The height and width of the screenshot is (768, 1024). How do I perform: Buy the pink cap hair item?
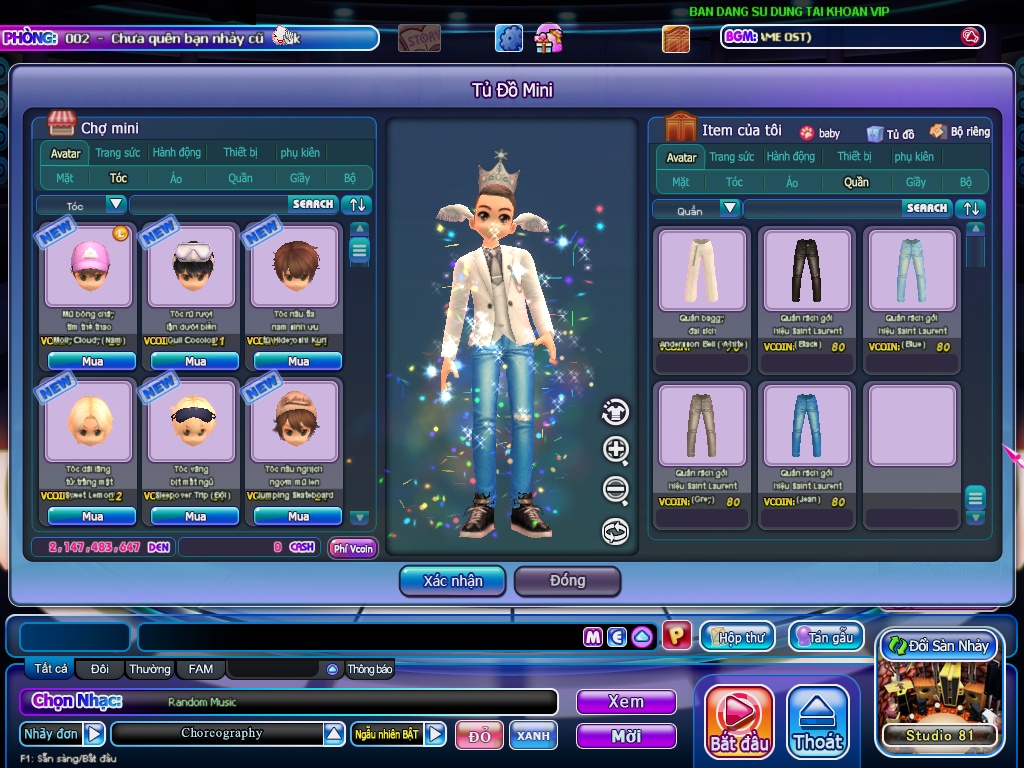coord(92,361)
